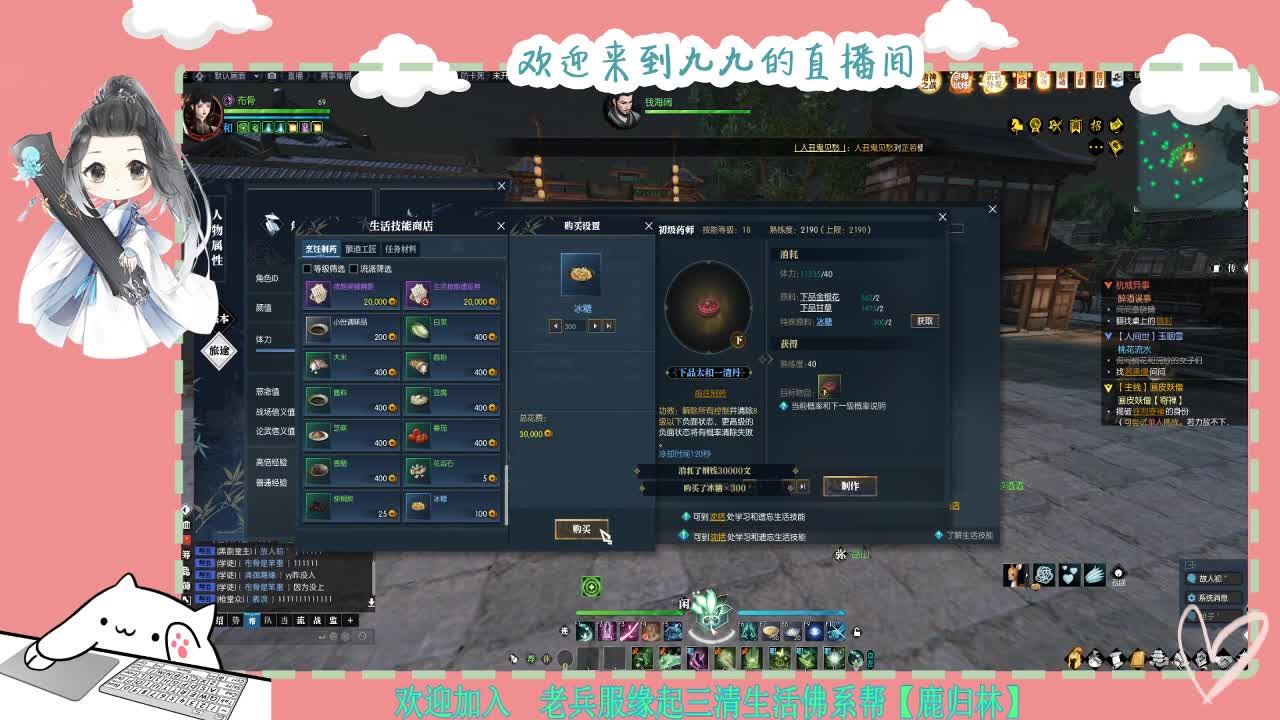Open the 系统菜单 icon at bottom right
The image size is (1280, 720).
[x=1192, y=598]
